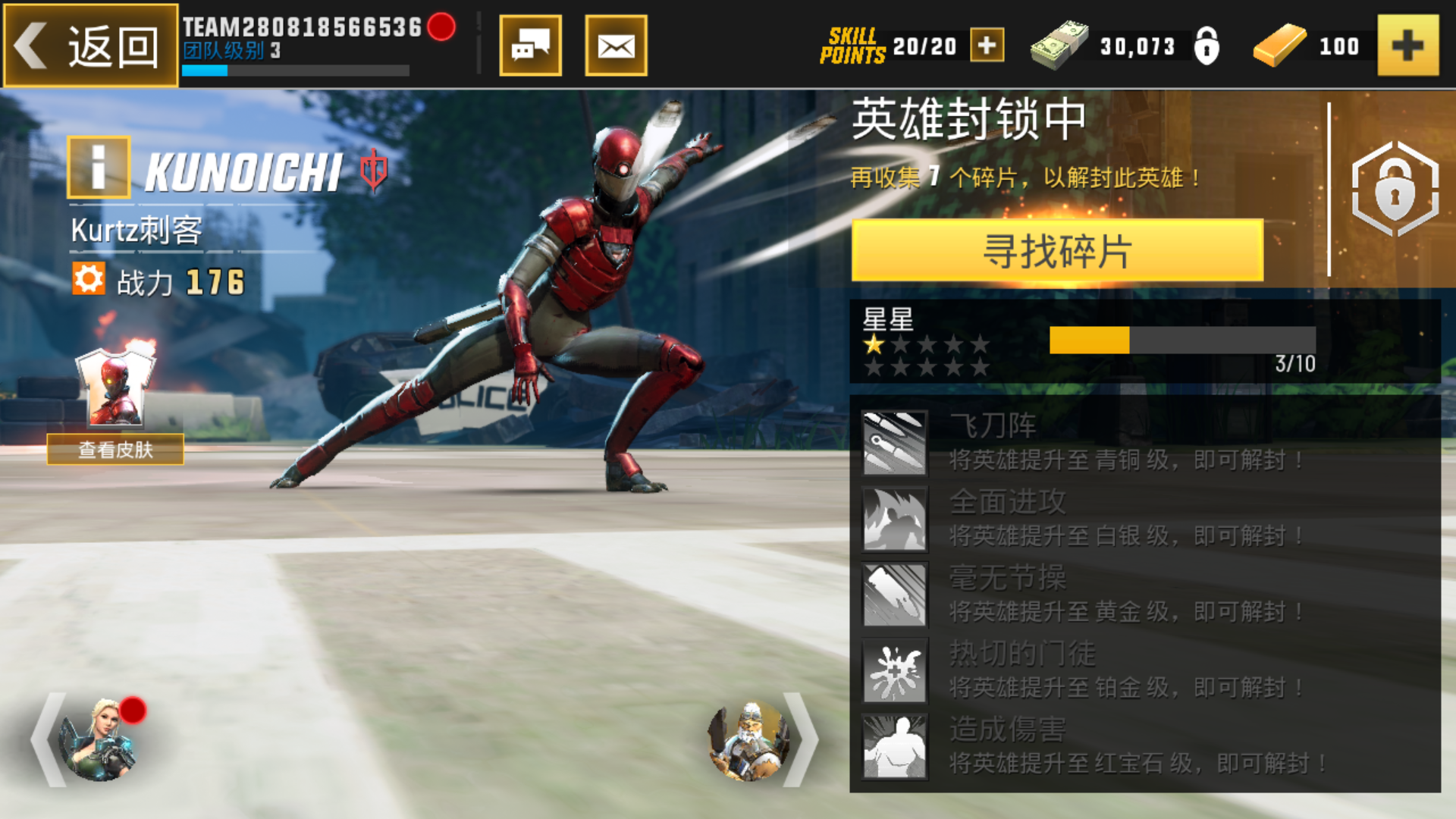Open 查看皮肤 to view skins
Image resolution: width=1456 pixels, height=819 pixels.
tap(118, 450)
